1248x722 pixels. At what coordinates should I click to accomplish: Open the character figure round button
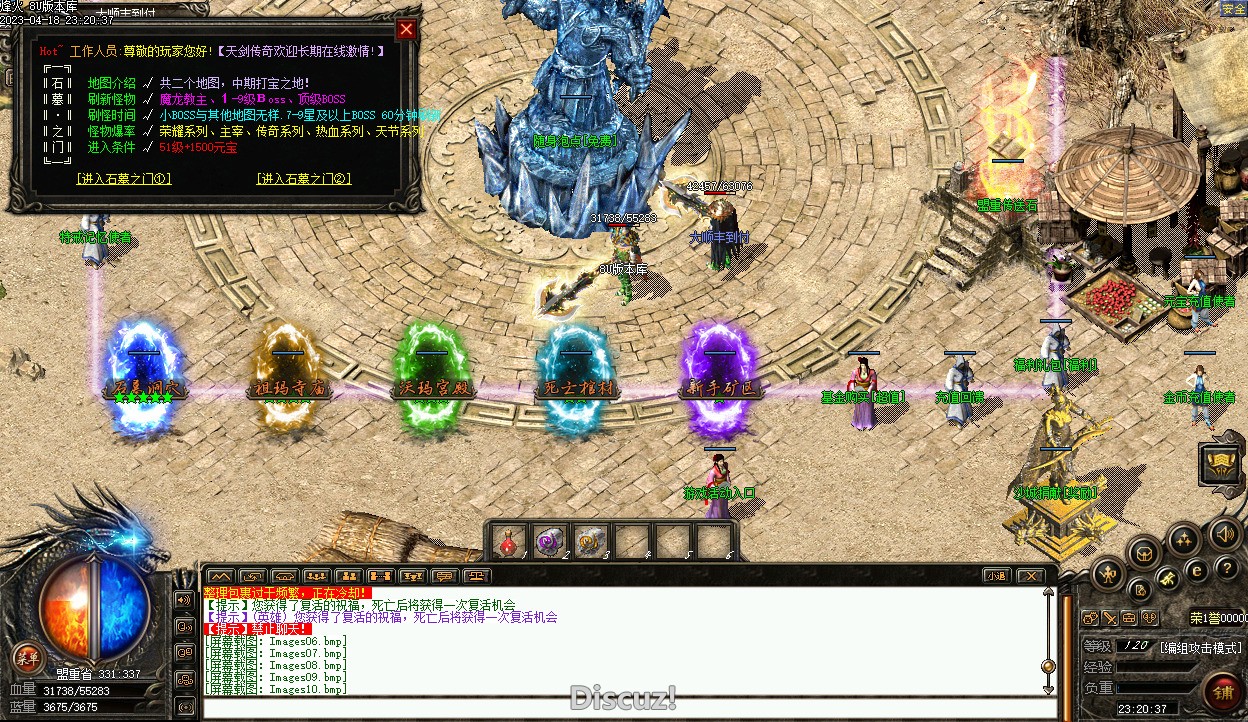point(1108,574)
